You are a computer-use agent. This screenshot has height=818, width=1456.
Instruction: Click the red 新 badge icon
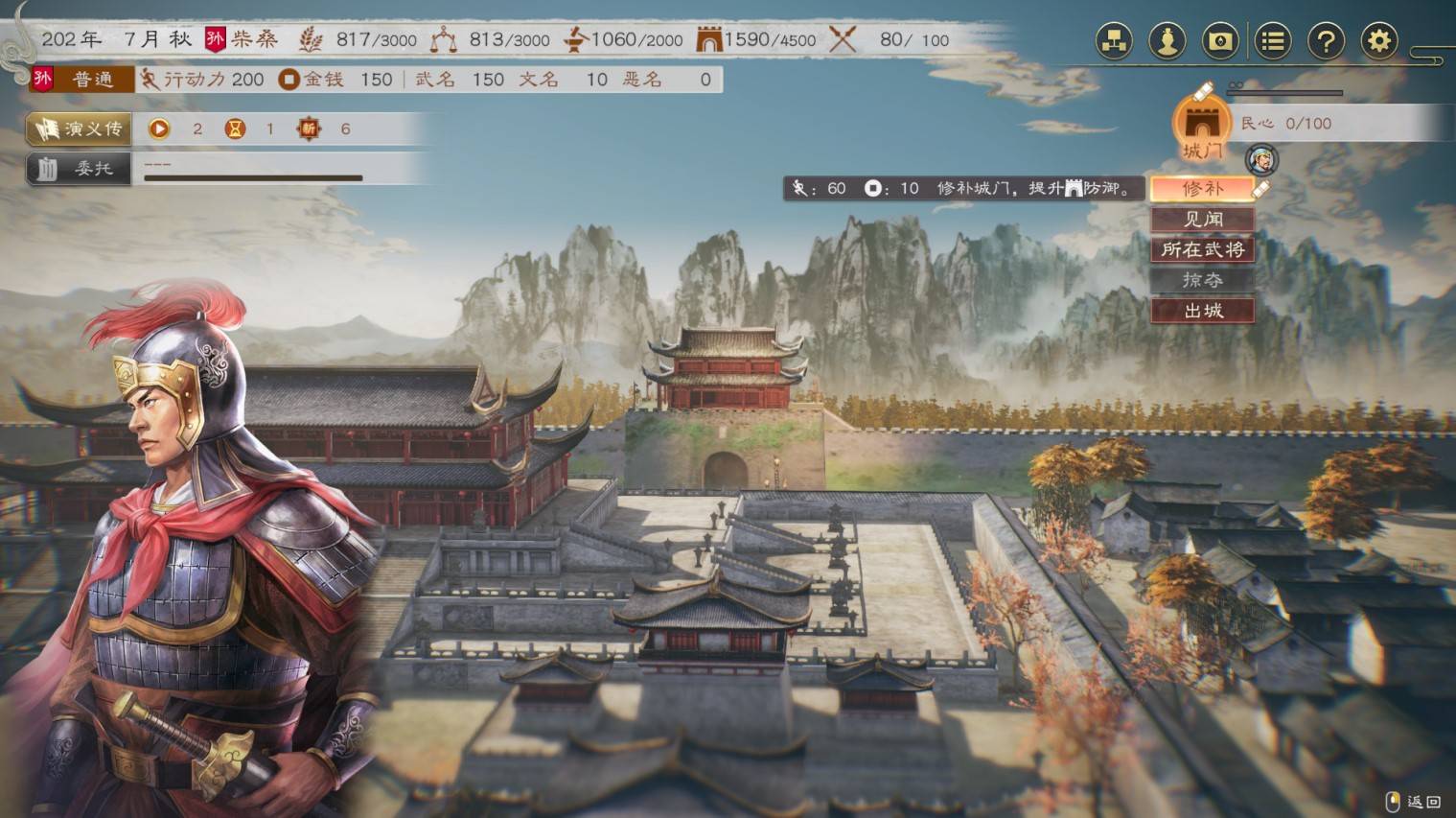point(308,129)
